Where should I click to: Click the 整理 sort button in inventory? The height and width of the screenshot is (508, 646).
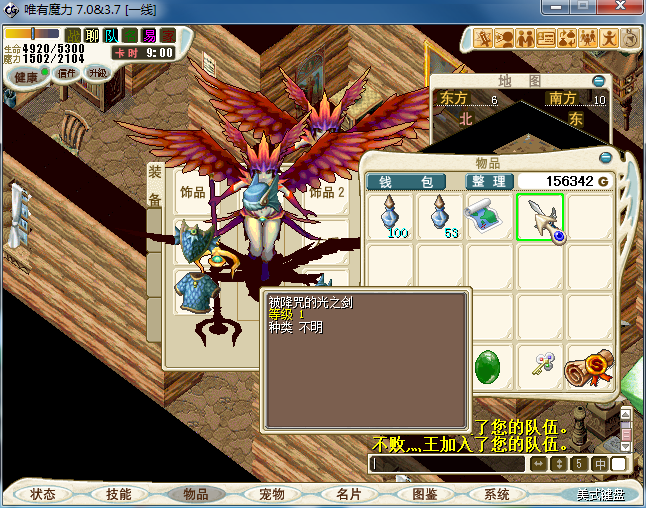click(490, 181)
